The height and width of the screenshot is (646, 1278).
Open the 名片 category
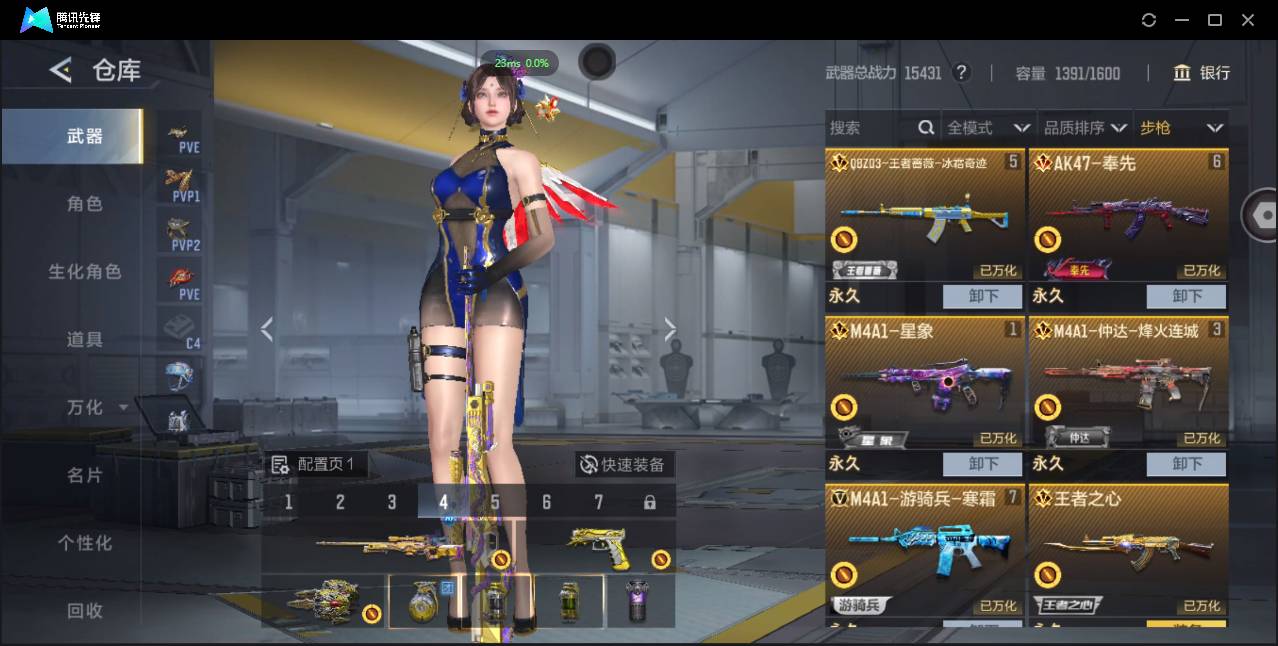coord(85,476)
